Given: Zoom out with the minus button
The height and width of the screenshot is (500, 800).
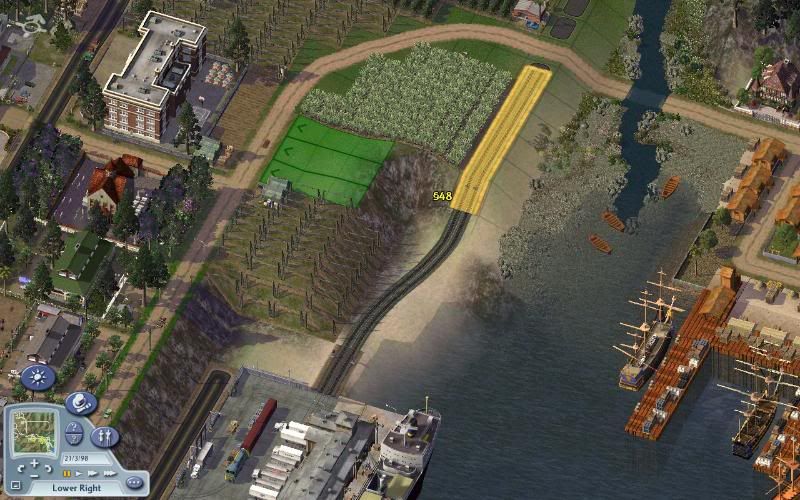Looking at the screenshot, I should pos(35,475).
